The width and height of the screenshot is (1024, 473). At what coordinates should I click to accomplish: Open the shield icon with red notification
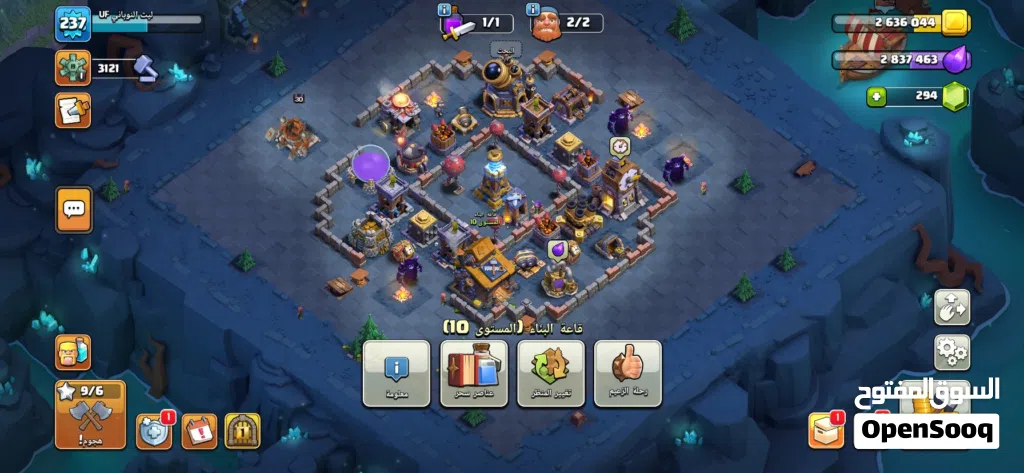[153, 430]
